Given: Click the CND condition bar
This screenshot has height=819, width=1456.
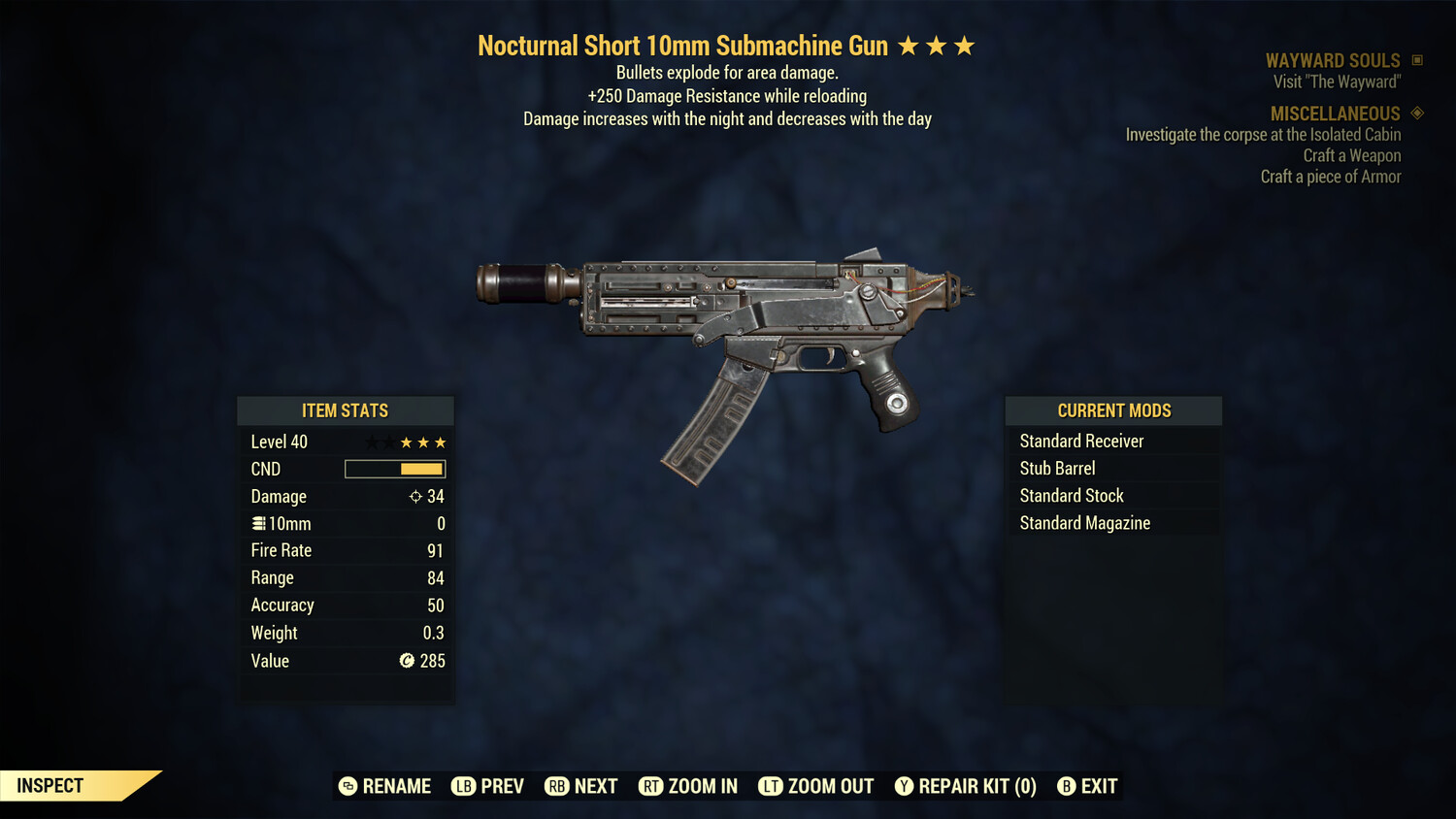Looking at the screenshot, I should pos(393,469).
